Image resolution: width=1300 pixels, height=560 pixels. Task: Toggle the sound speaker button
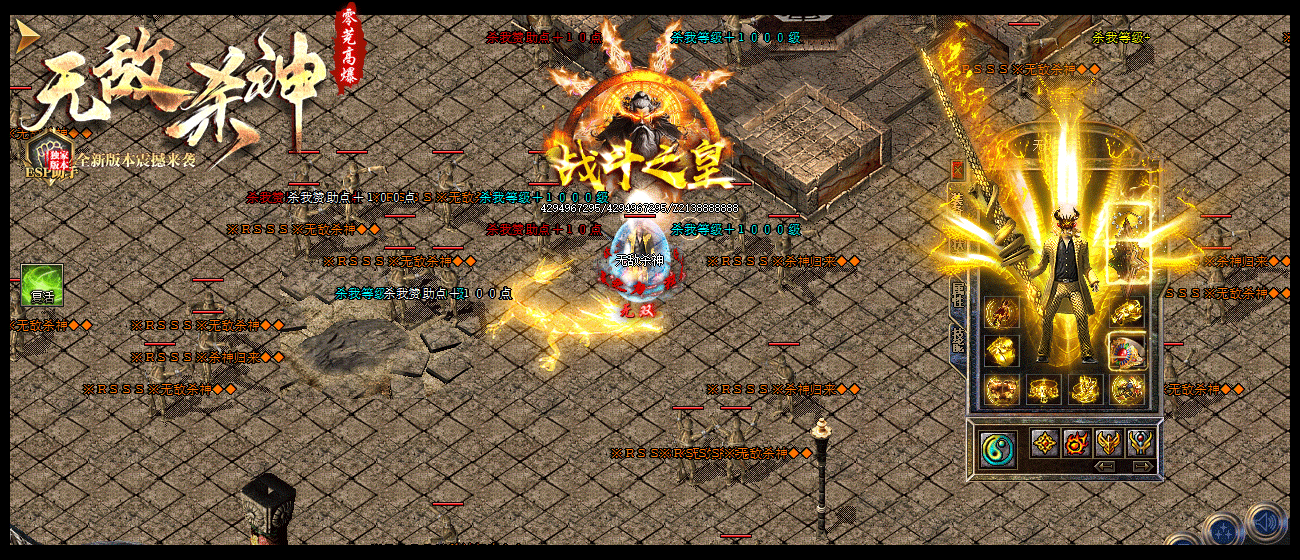(x=1266, y=523)
